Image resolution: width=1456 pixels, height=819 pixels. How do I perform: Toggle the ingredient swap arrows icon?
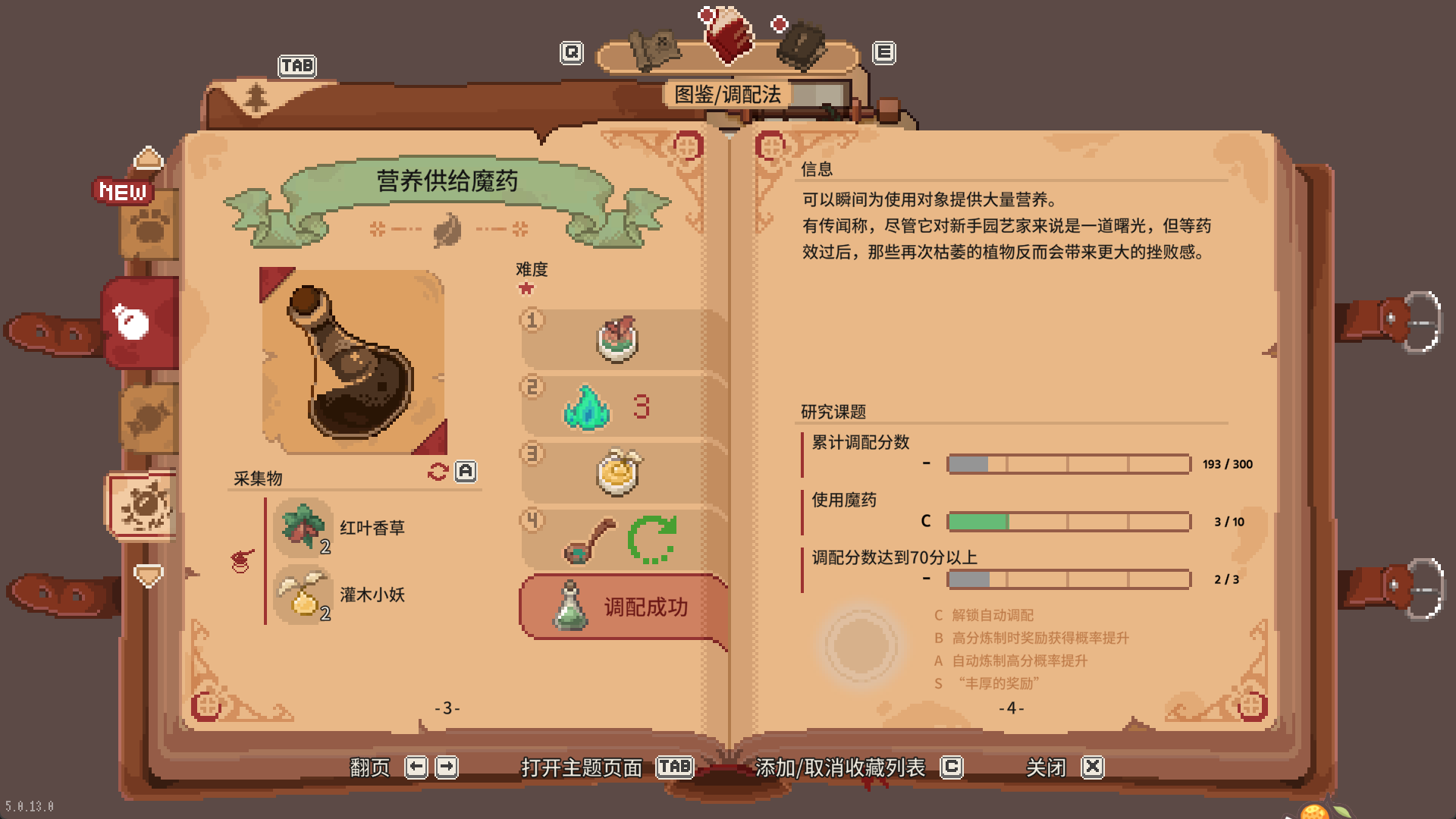[x=438, y=472]
